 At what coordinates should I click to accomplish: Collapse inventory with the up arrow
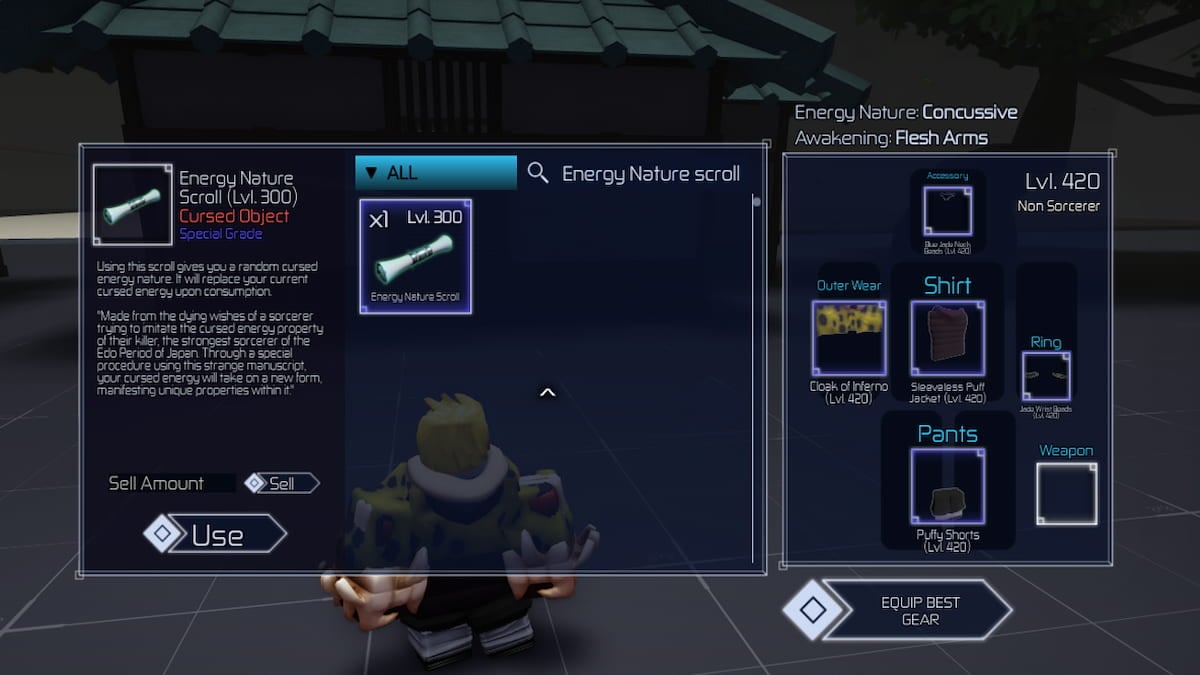pos(547,393)
